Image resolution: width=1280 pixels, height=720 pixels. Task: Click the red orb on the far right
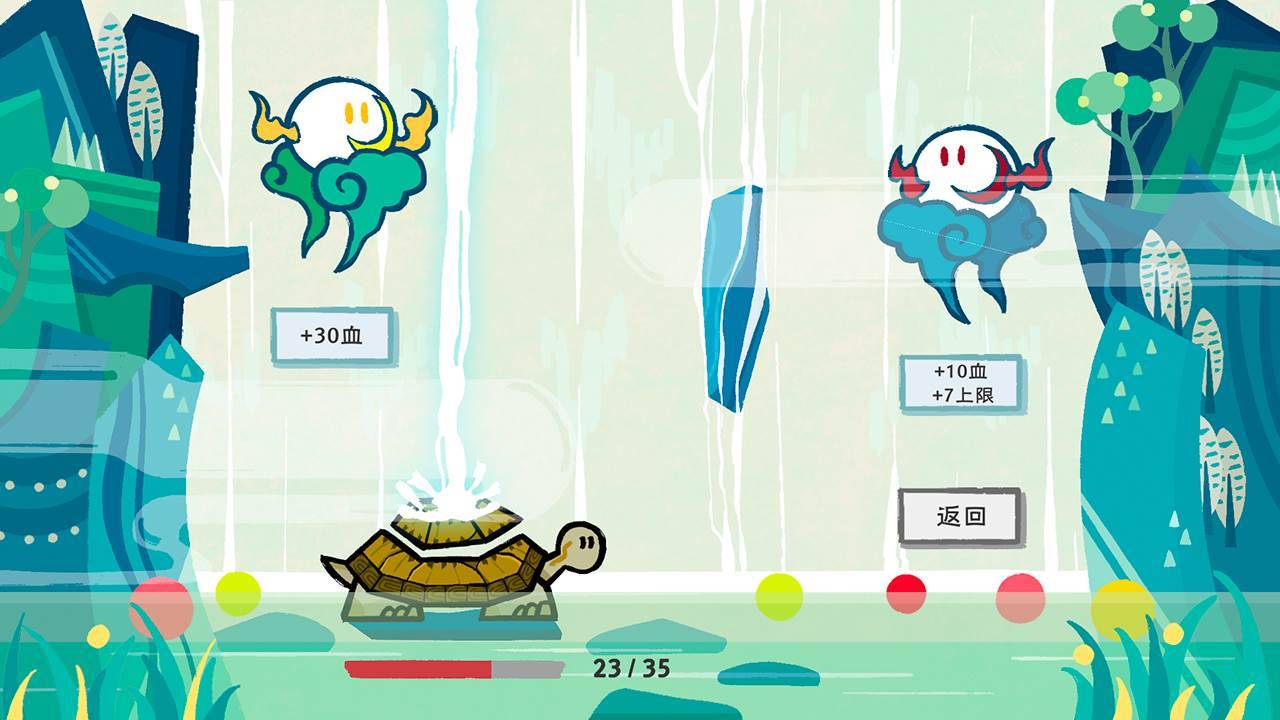click(x=1018, y=598)
